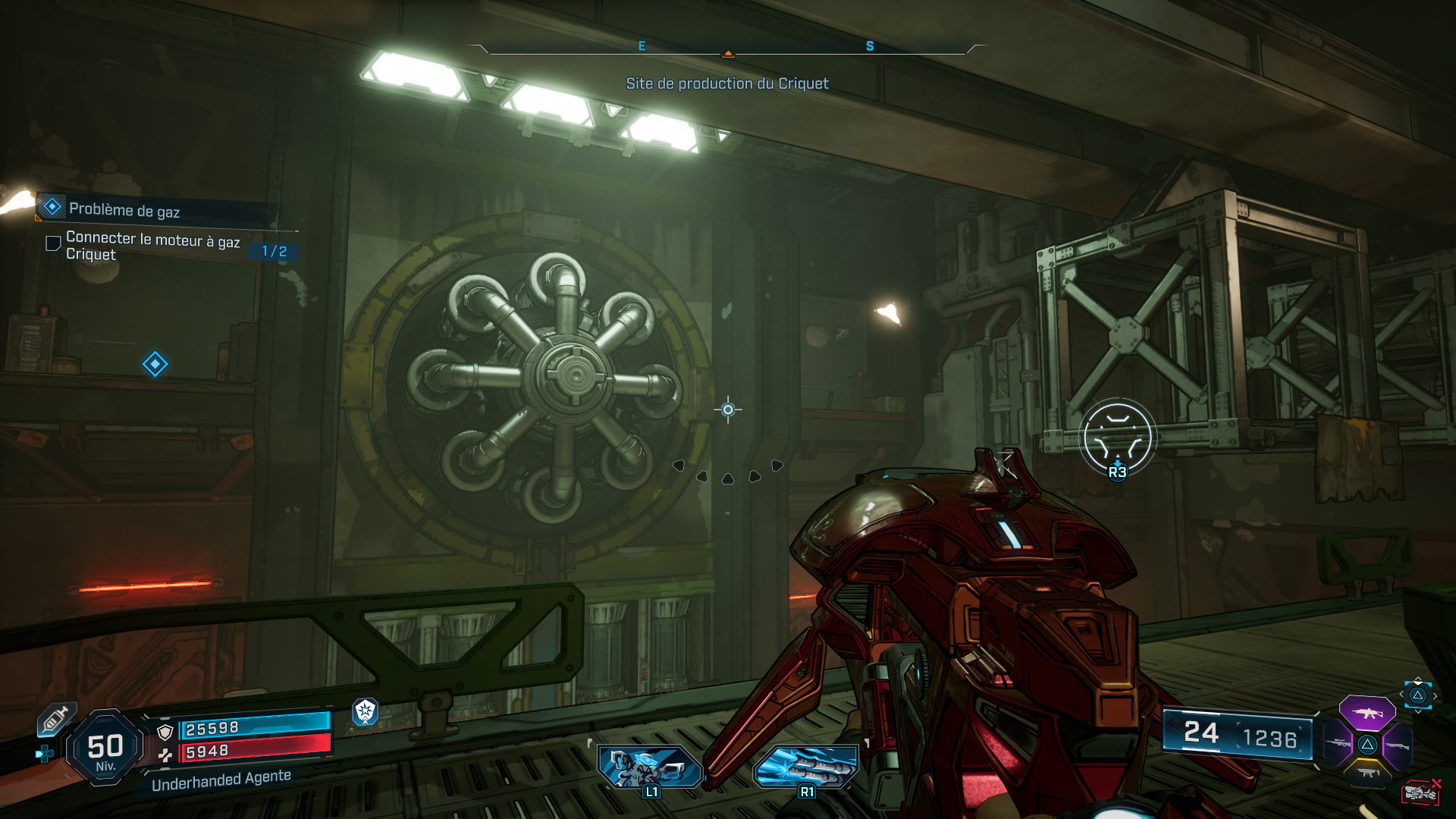Select the R1 action skill icon
The width and height of the screenshot is (1456, 819).
(806, 766)
